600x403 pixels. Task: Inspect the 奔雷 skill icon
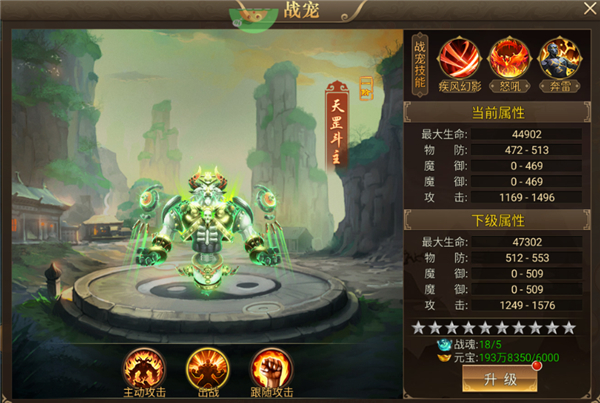tap(555, 57)
